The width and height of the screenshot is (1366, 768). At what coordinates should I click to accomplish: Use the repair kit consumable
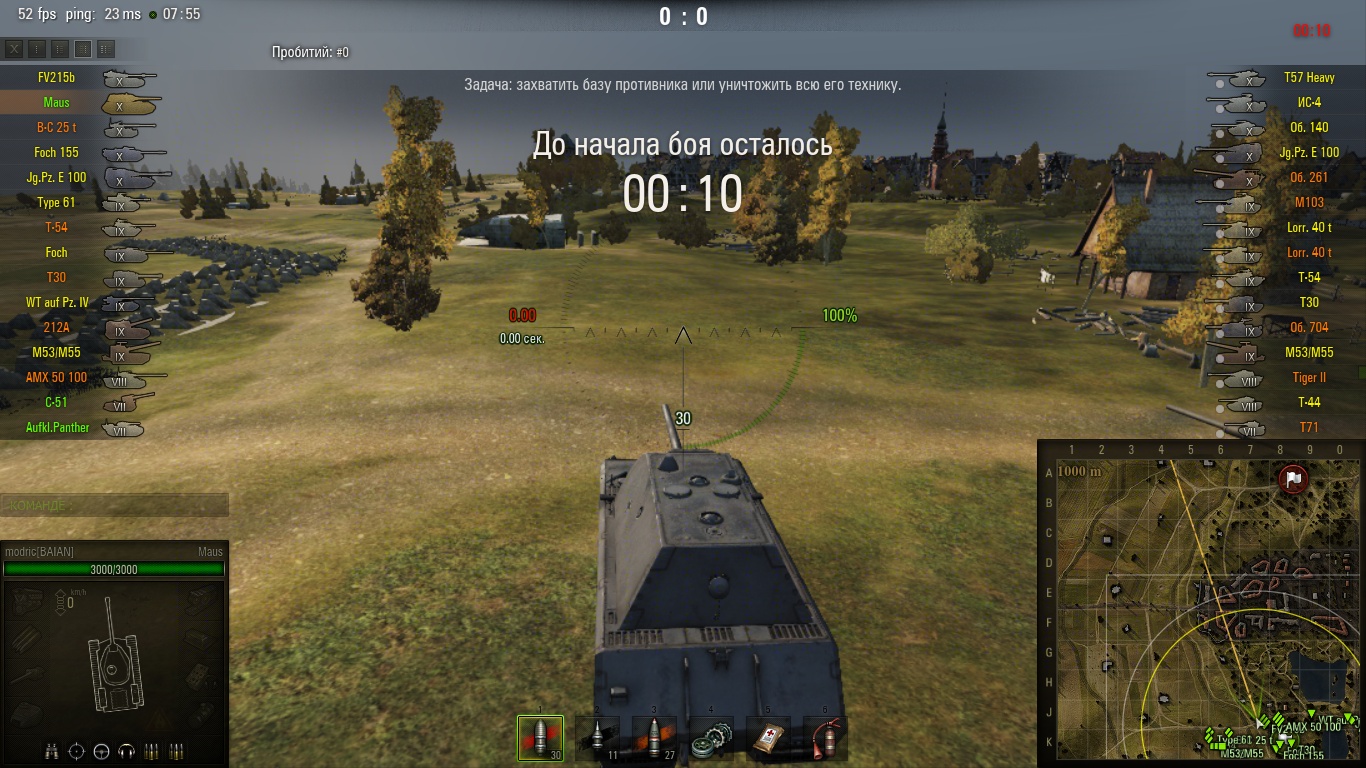[x=711, y=739]
